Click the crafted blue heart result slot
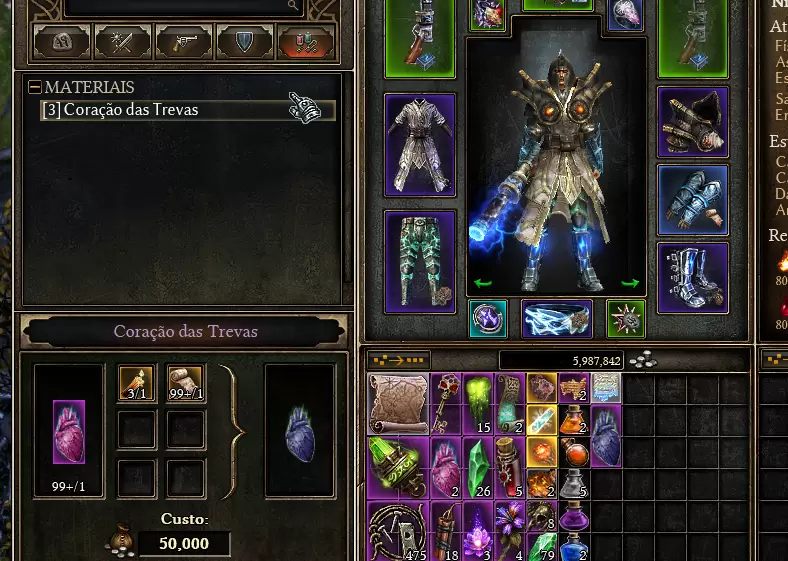This screenshot has height=561, width=788. point(299,430)
